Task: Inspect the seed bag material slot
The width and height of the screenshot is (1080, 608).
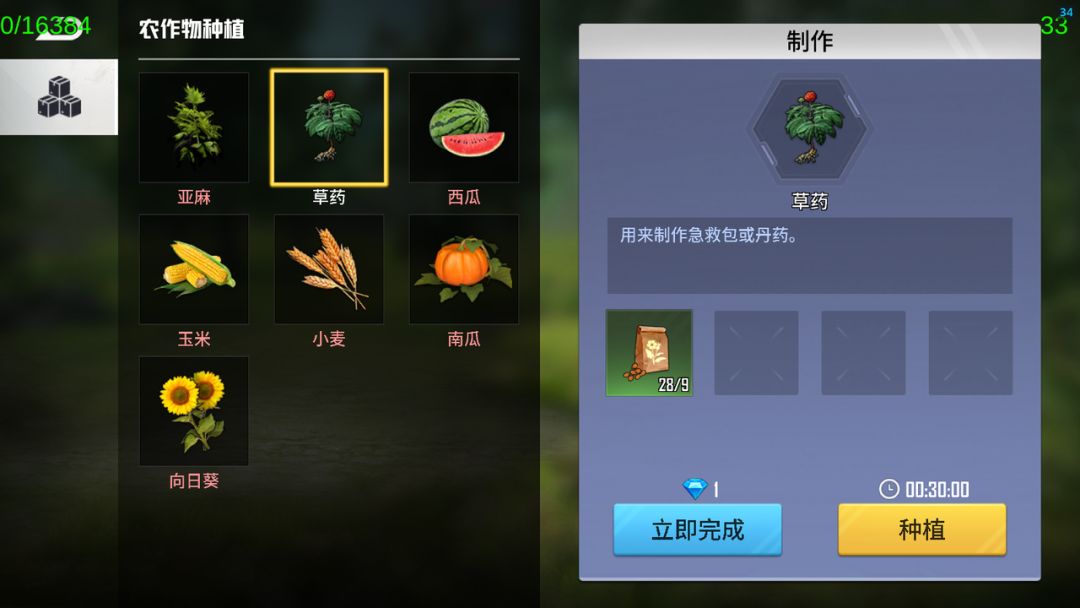Action: click(649, 353)
